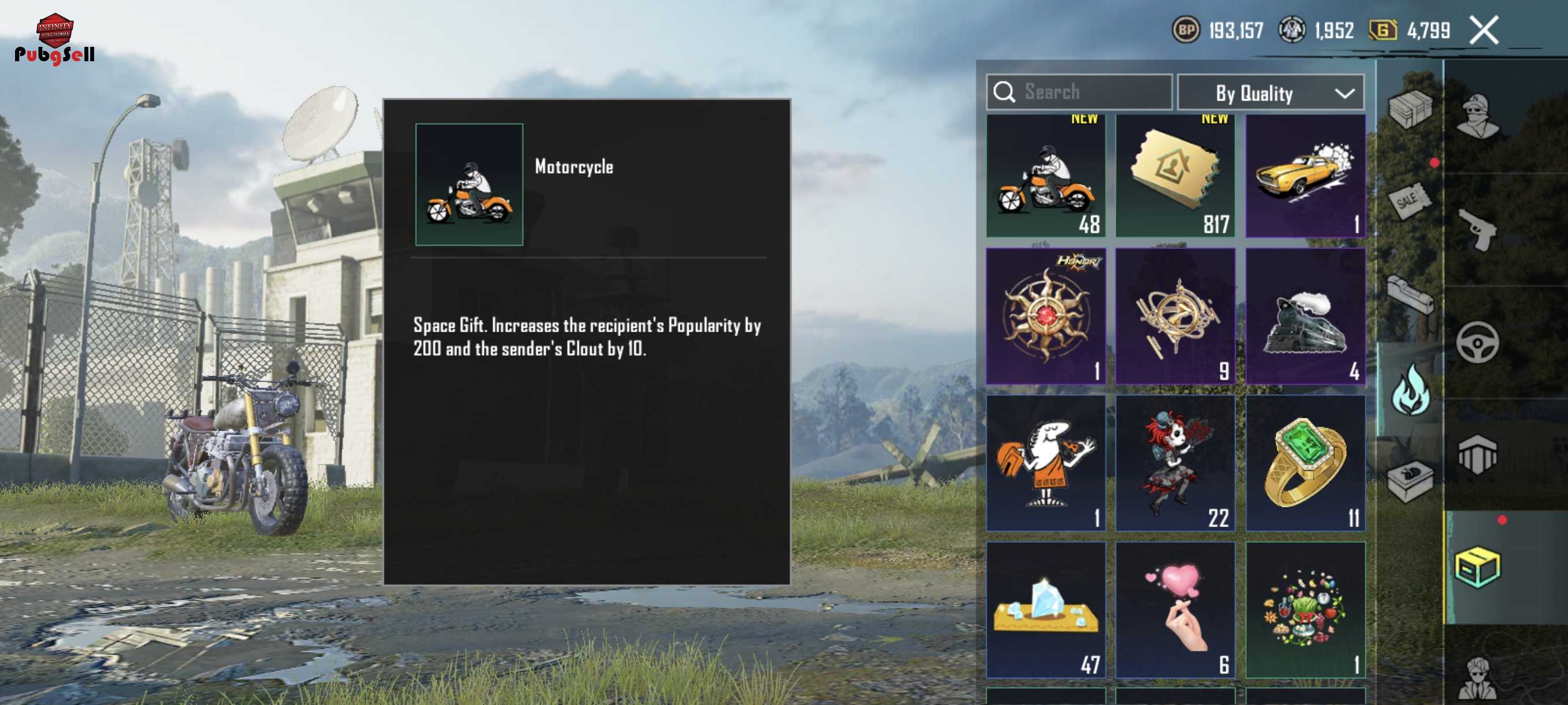The image size is (1568, 705).
Task: Select the golden home ticket item
Action: 1175,176
